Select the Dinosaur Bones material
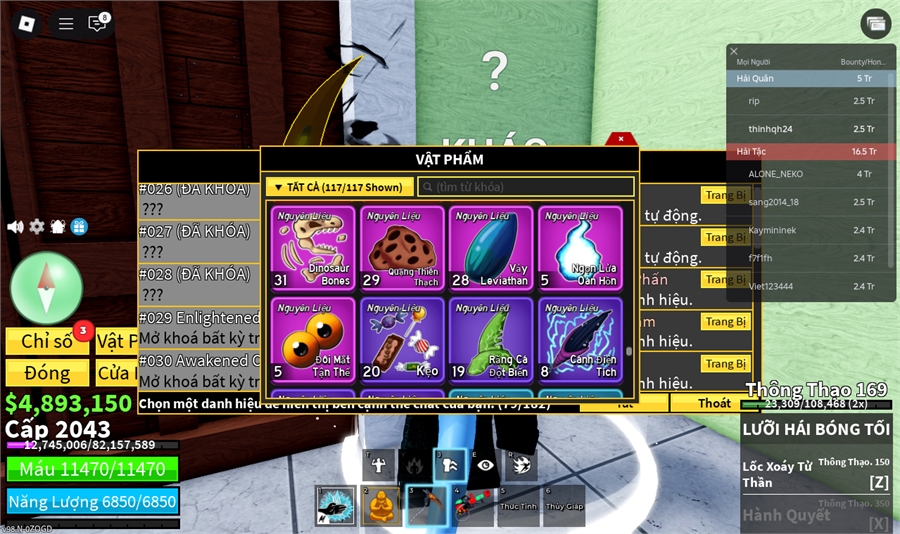The height and width of the screenshot is (534, 900). click(313, 248)
